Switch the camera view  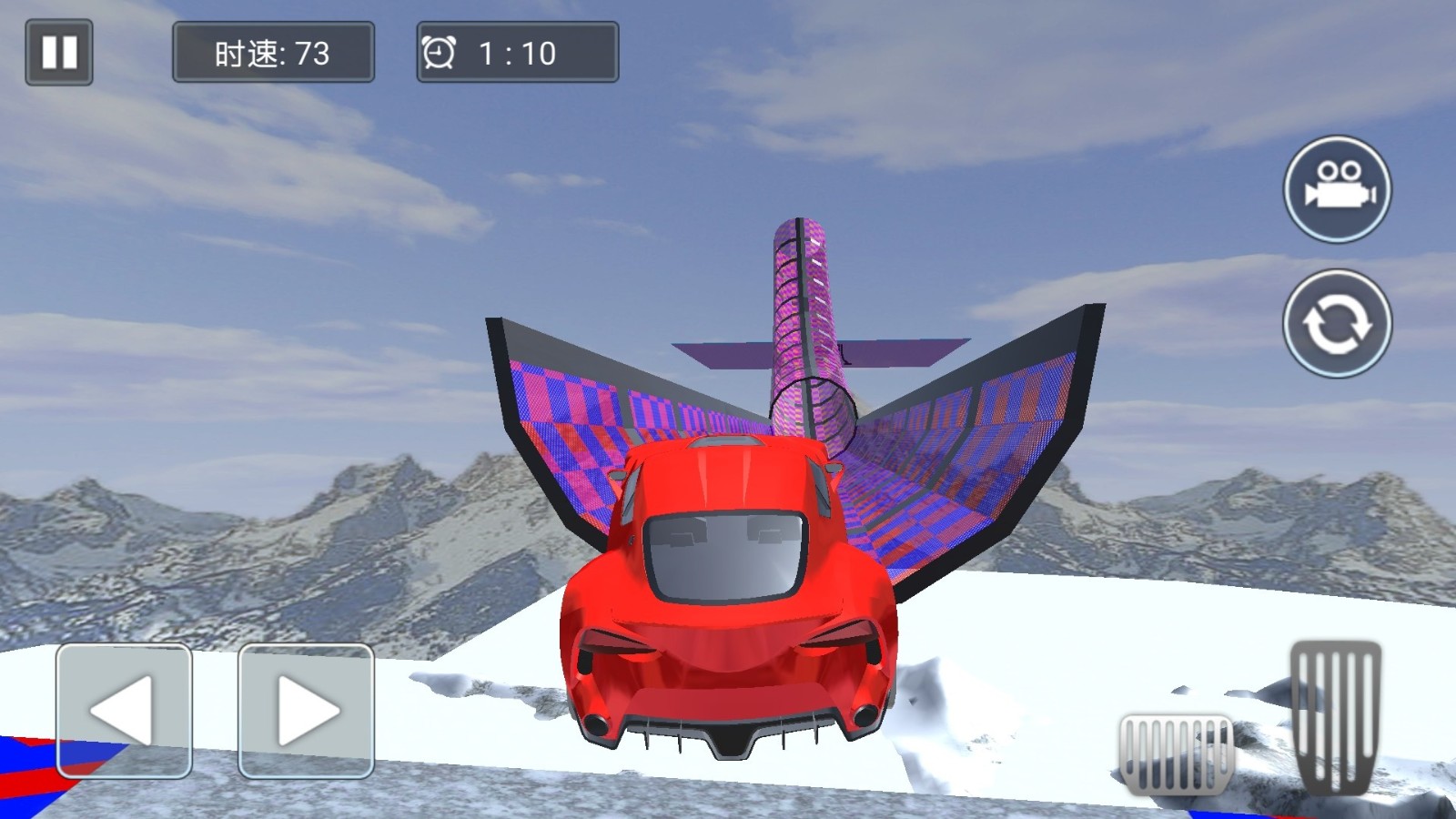1337,189
